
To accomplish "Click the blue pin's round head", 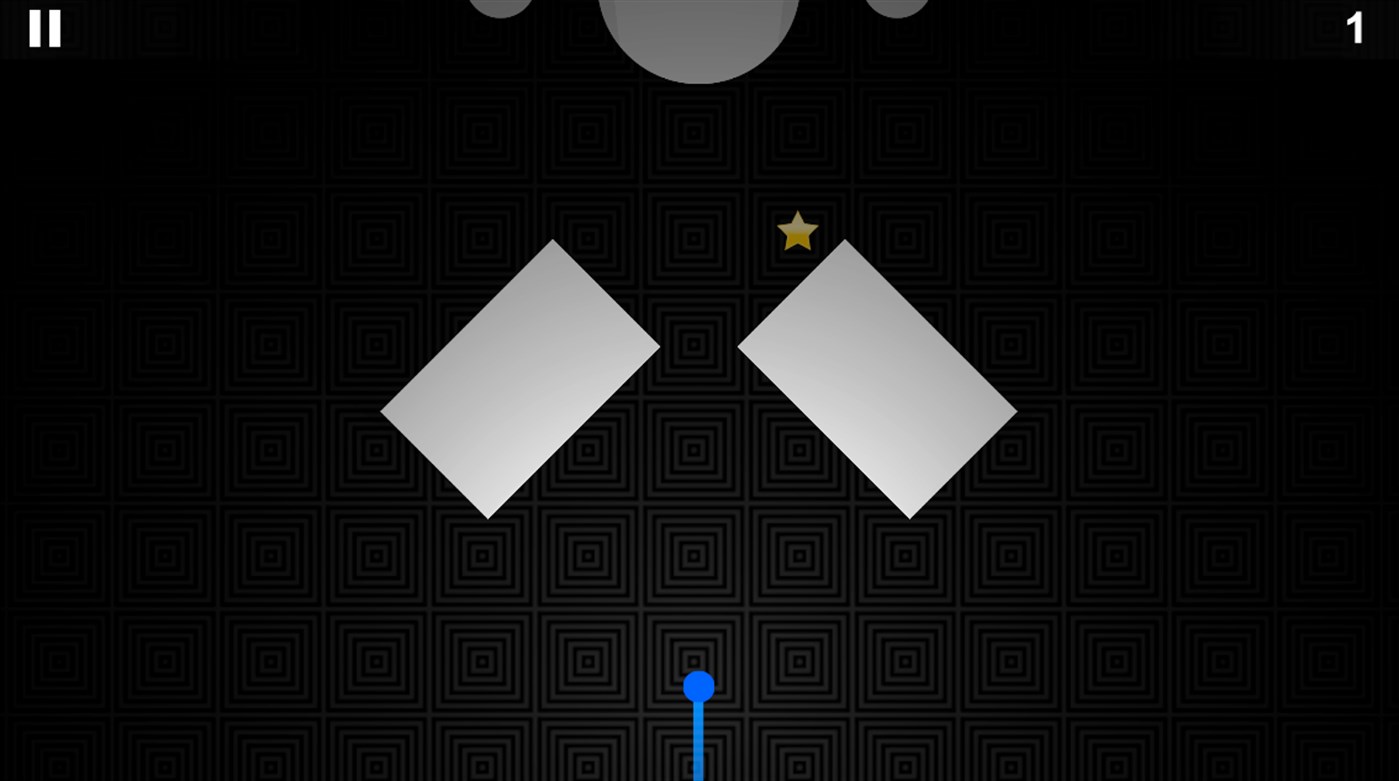I will pyautogui.click(x=698, y=684).
